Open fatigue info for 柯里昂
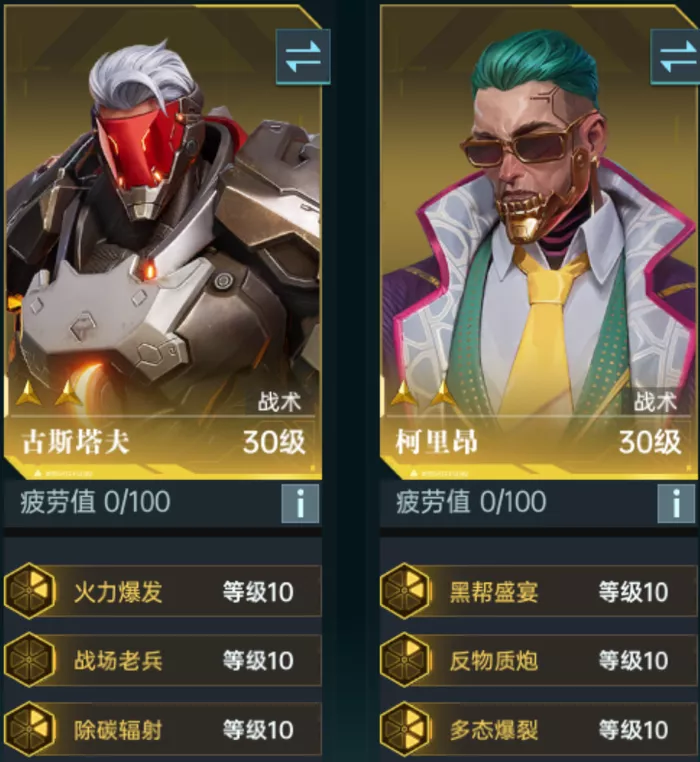 [676, 503]
